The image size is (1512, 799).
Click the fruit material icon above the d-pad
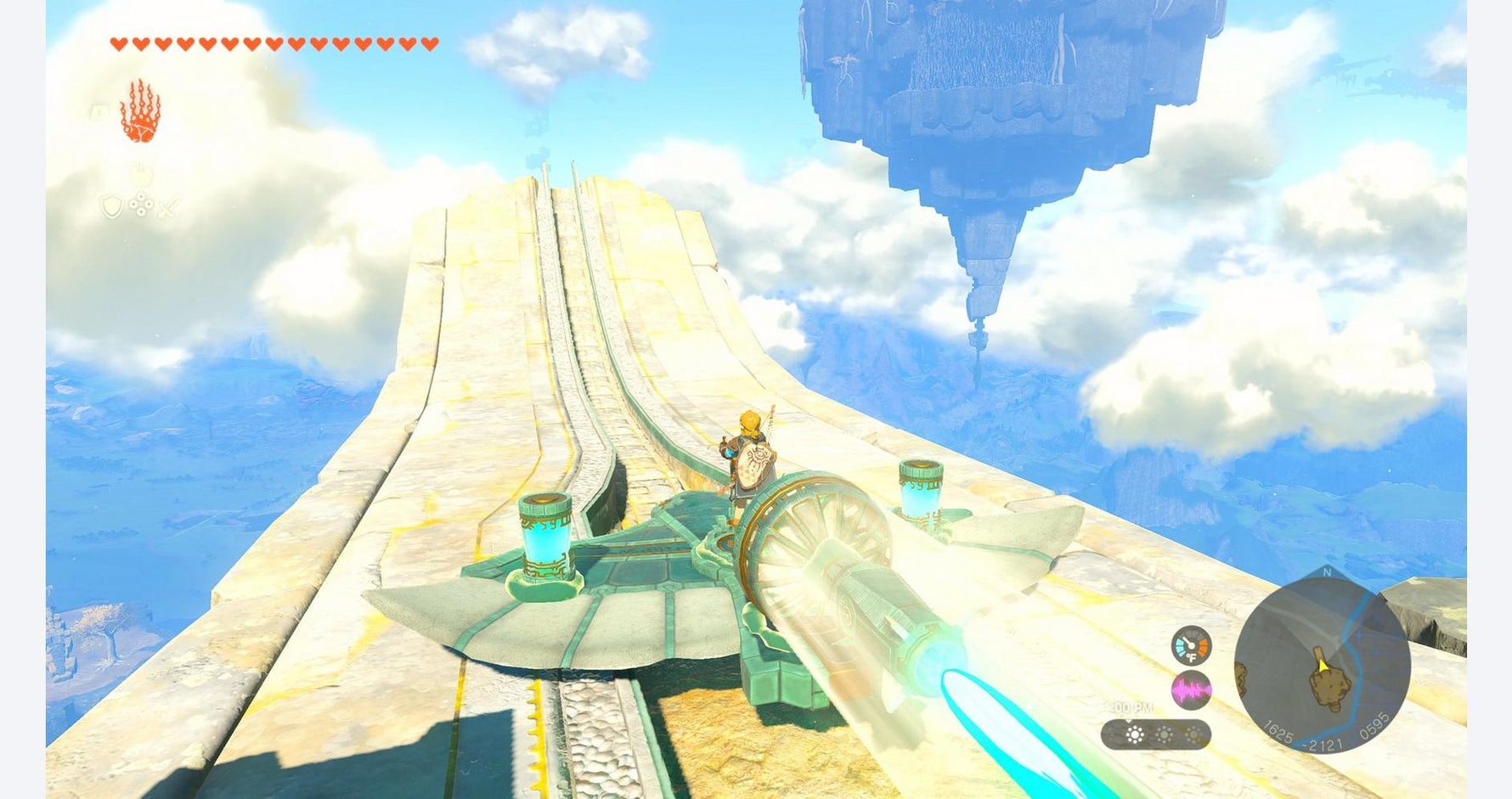[141, 176]
